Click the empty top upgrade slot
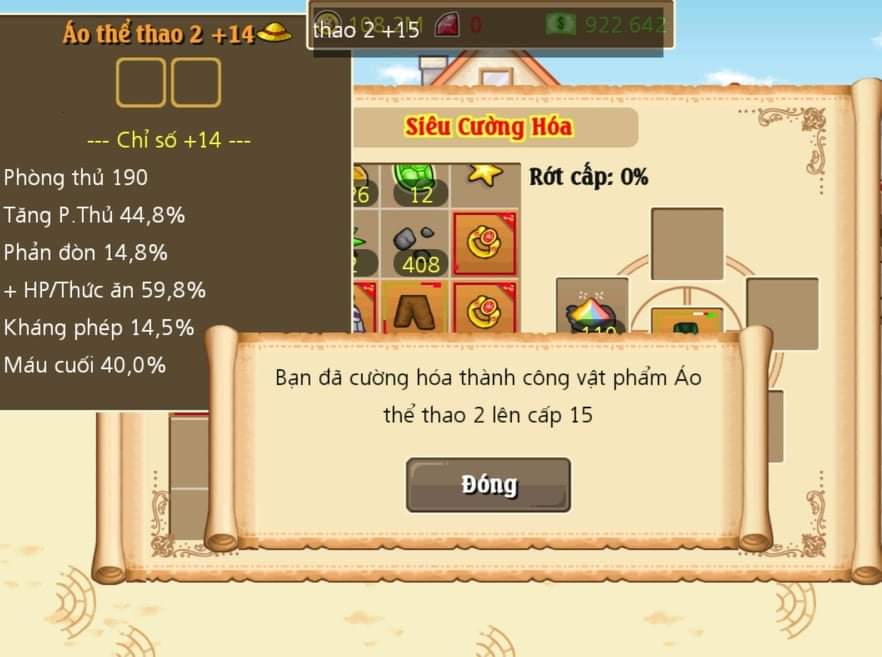This screenshot has height=657, width=882. 687,243
